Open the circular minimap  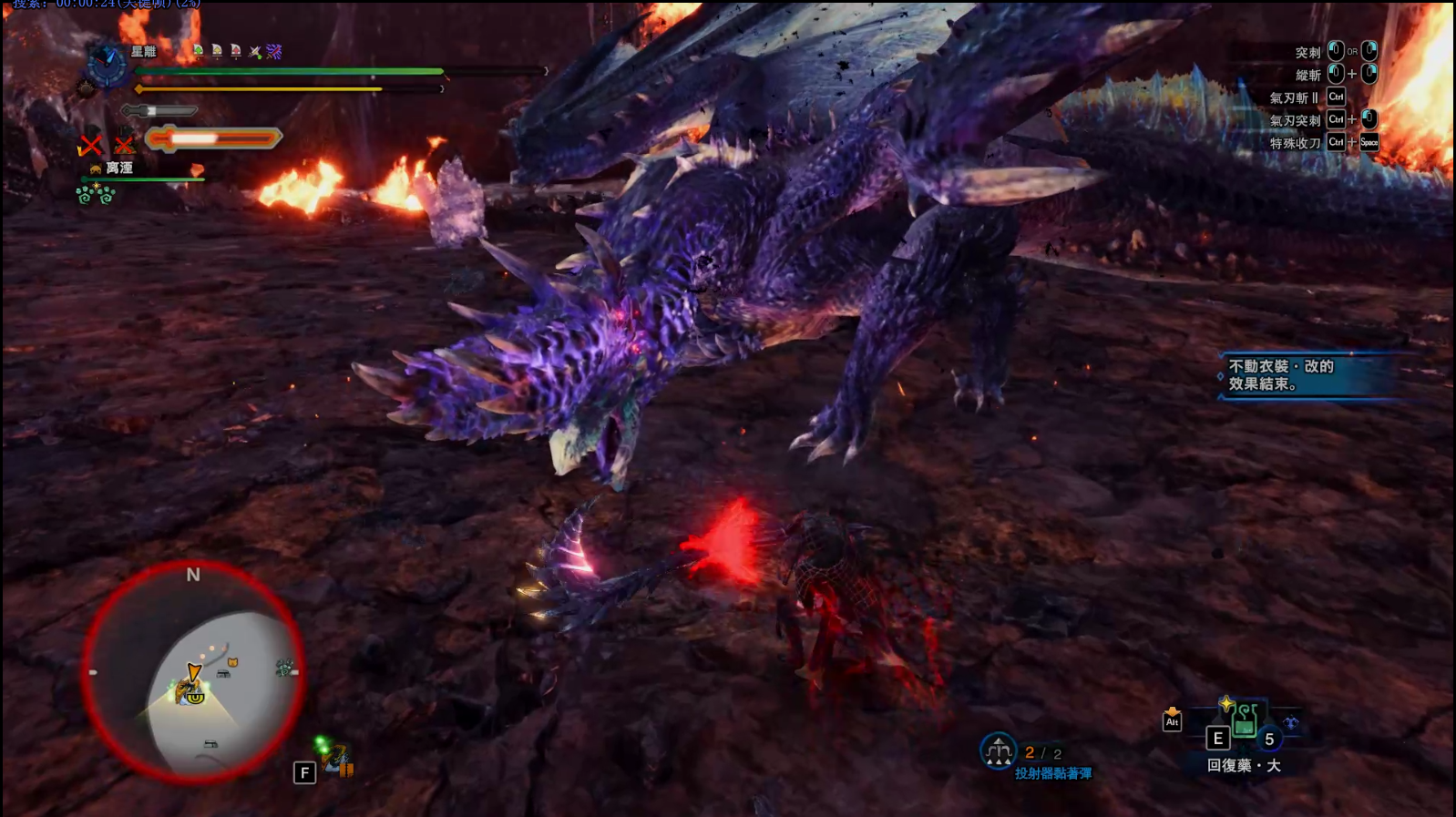coord(193,672)
